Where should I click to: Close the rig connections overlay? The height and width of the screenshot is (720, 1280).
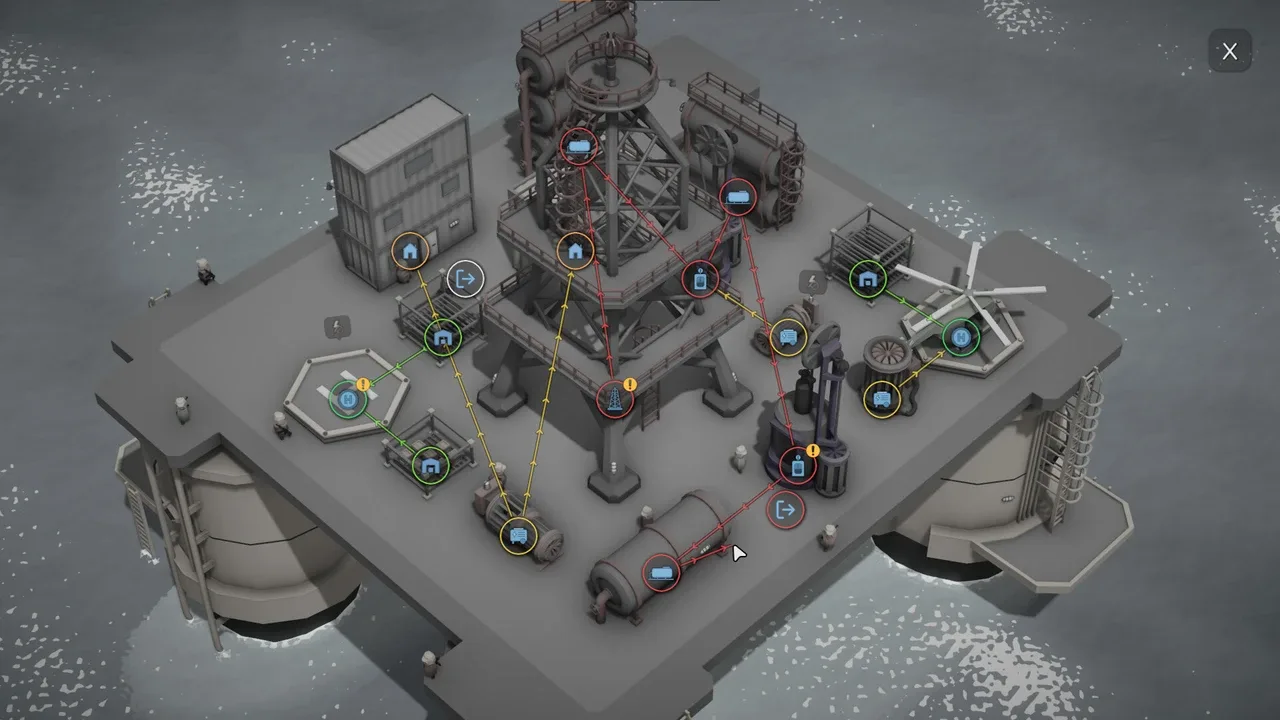[1229, 51]
